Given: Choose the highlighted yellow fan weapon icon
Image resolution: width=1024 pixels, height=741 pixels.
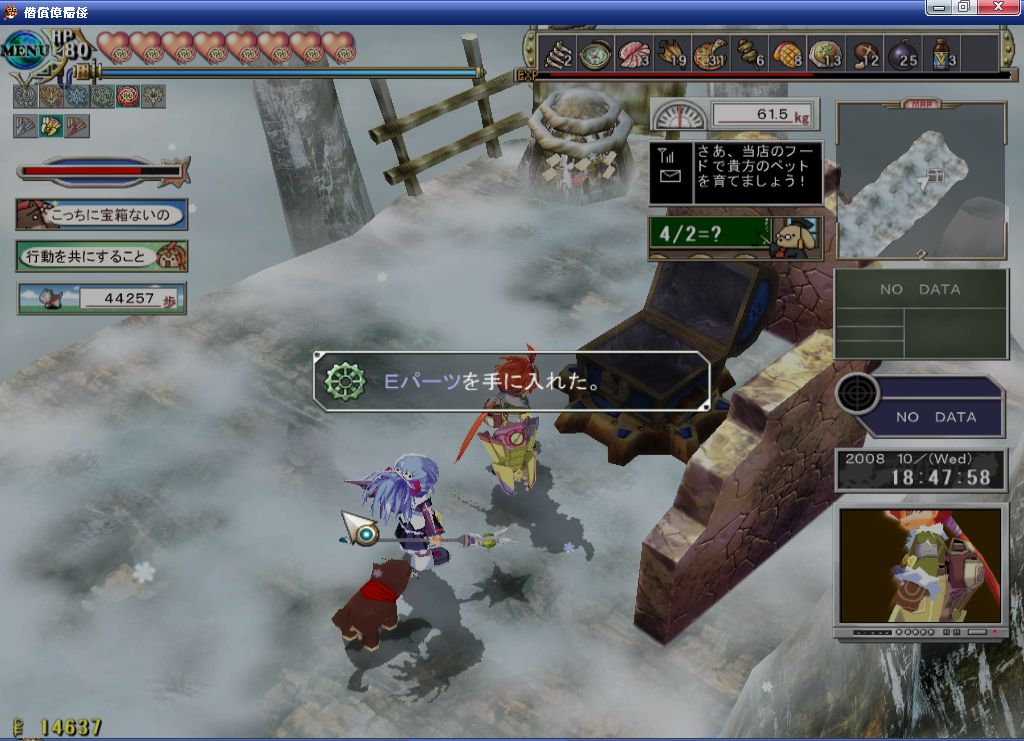Looking at the screenshot, I should [50, 126].
